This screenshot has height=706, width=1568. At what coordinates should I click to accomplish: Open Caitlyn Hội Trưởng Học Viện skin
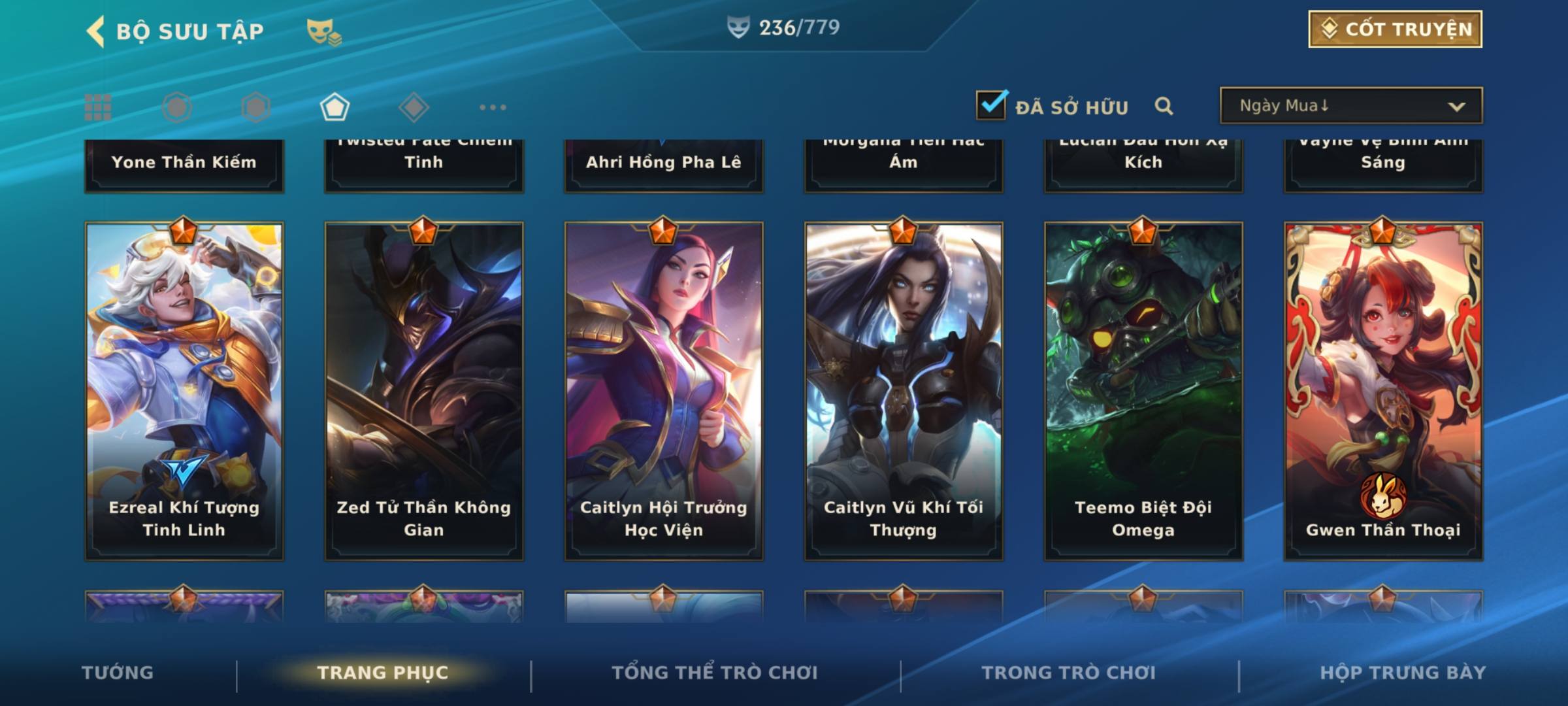pyautogui.click(x=664, y=391)
